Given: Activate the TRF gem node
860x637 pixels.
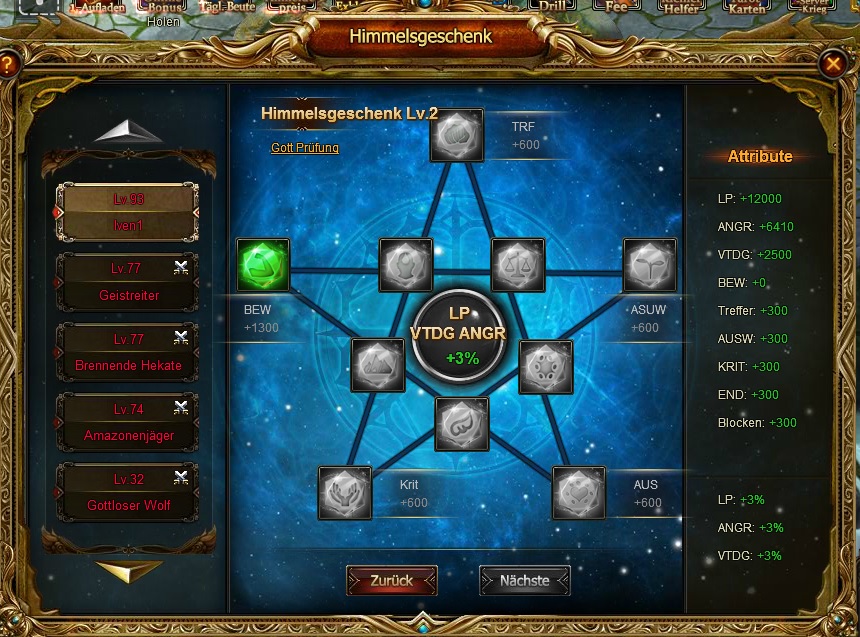Looking at the screenshot, I should 457,135.
